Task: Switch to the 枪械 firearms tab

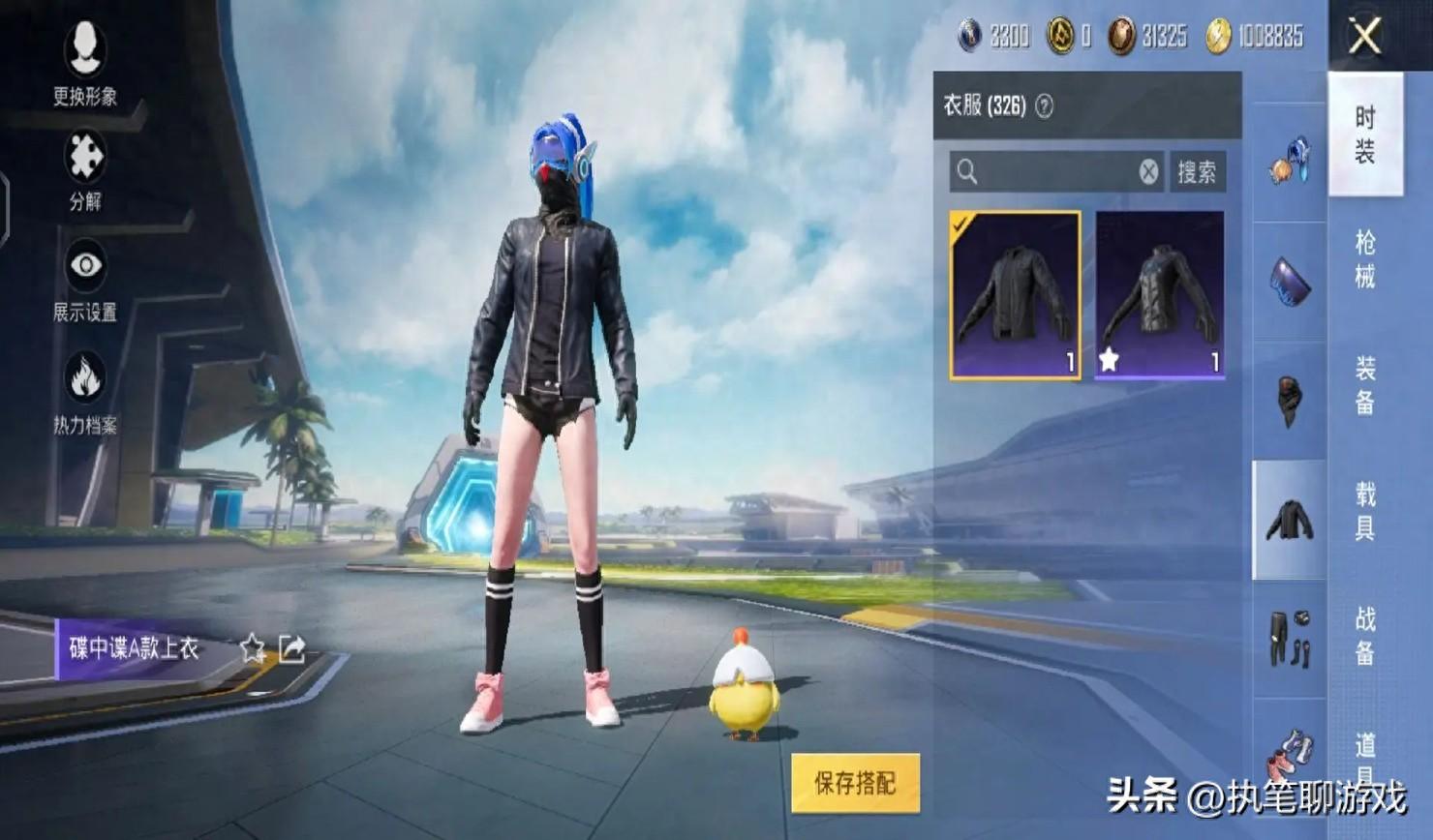Action: pyautogui.click(x=1365, y=259)
